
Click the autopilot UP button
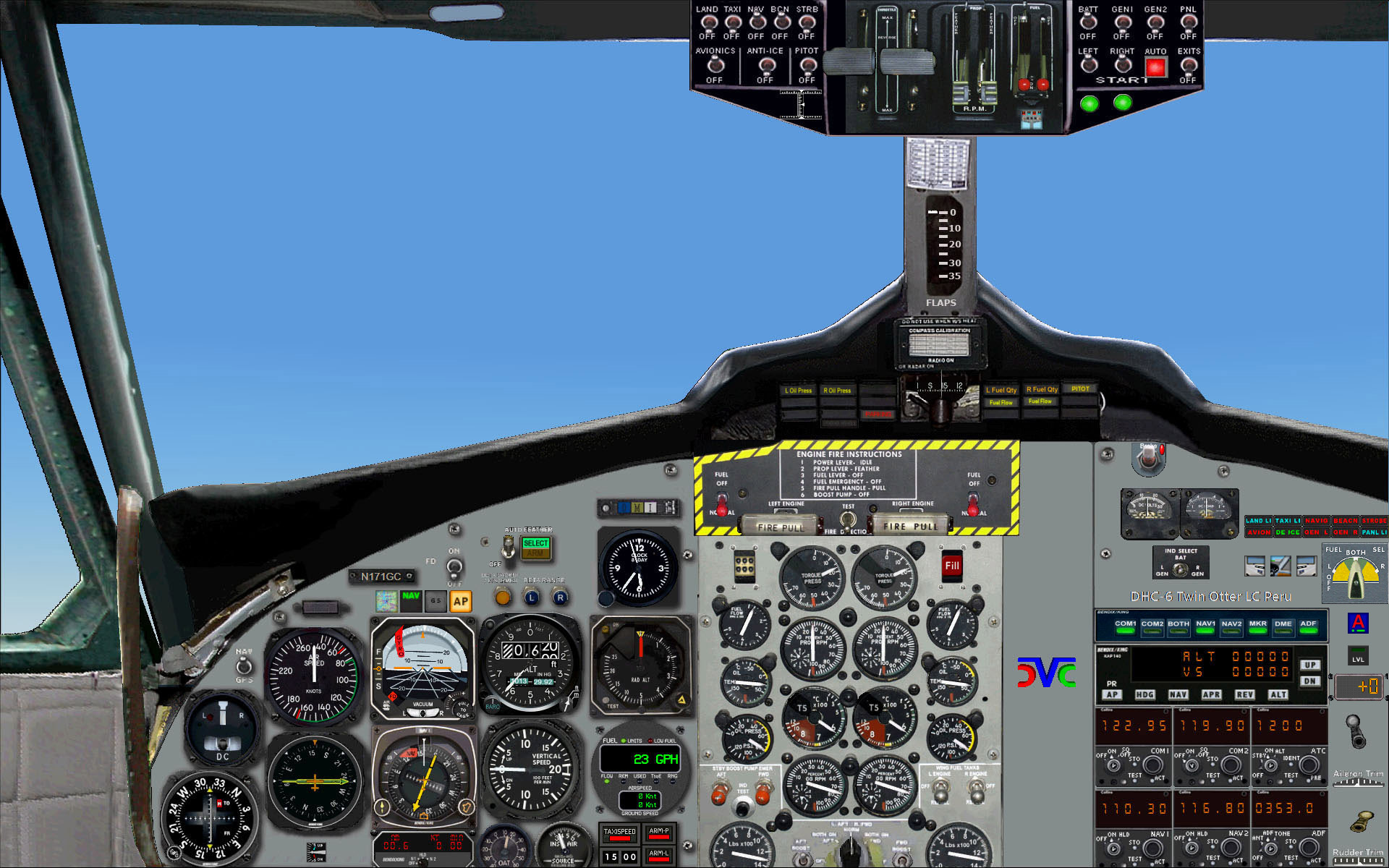(x=1309, y=665)
